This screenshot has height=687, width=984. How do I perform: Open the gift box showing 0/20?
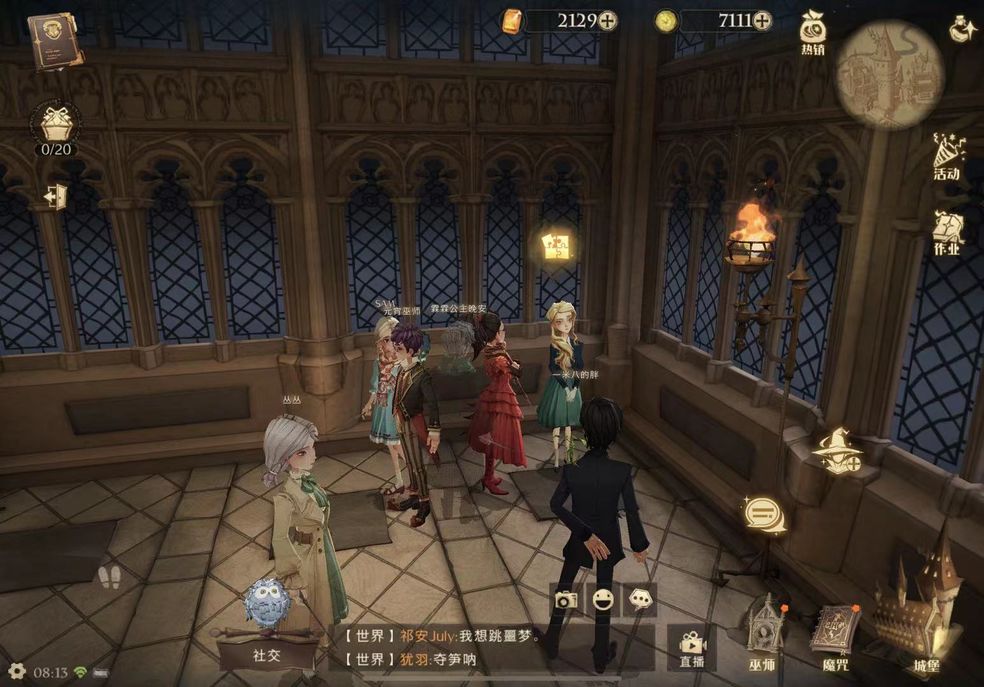click(56, 125)
